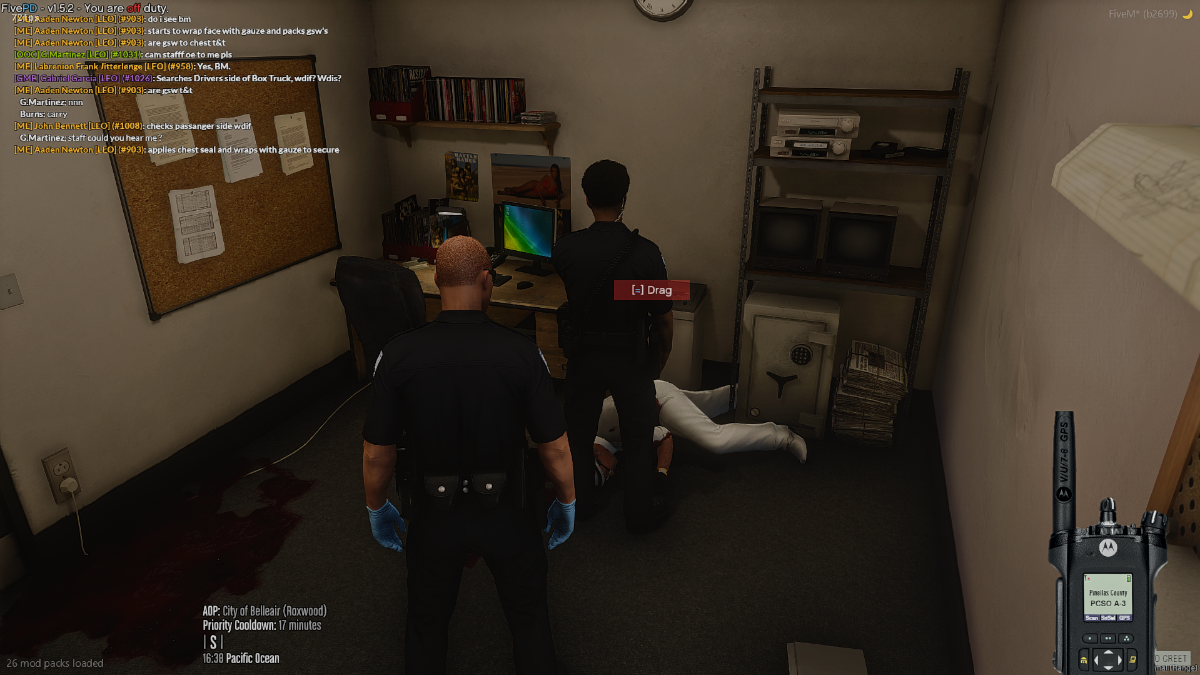Click the radio's down arrow key
This screenshot has width=1200, height=675.
click(1108, 668)
